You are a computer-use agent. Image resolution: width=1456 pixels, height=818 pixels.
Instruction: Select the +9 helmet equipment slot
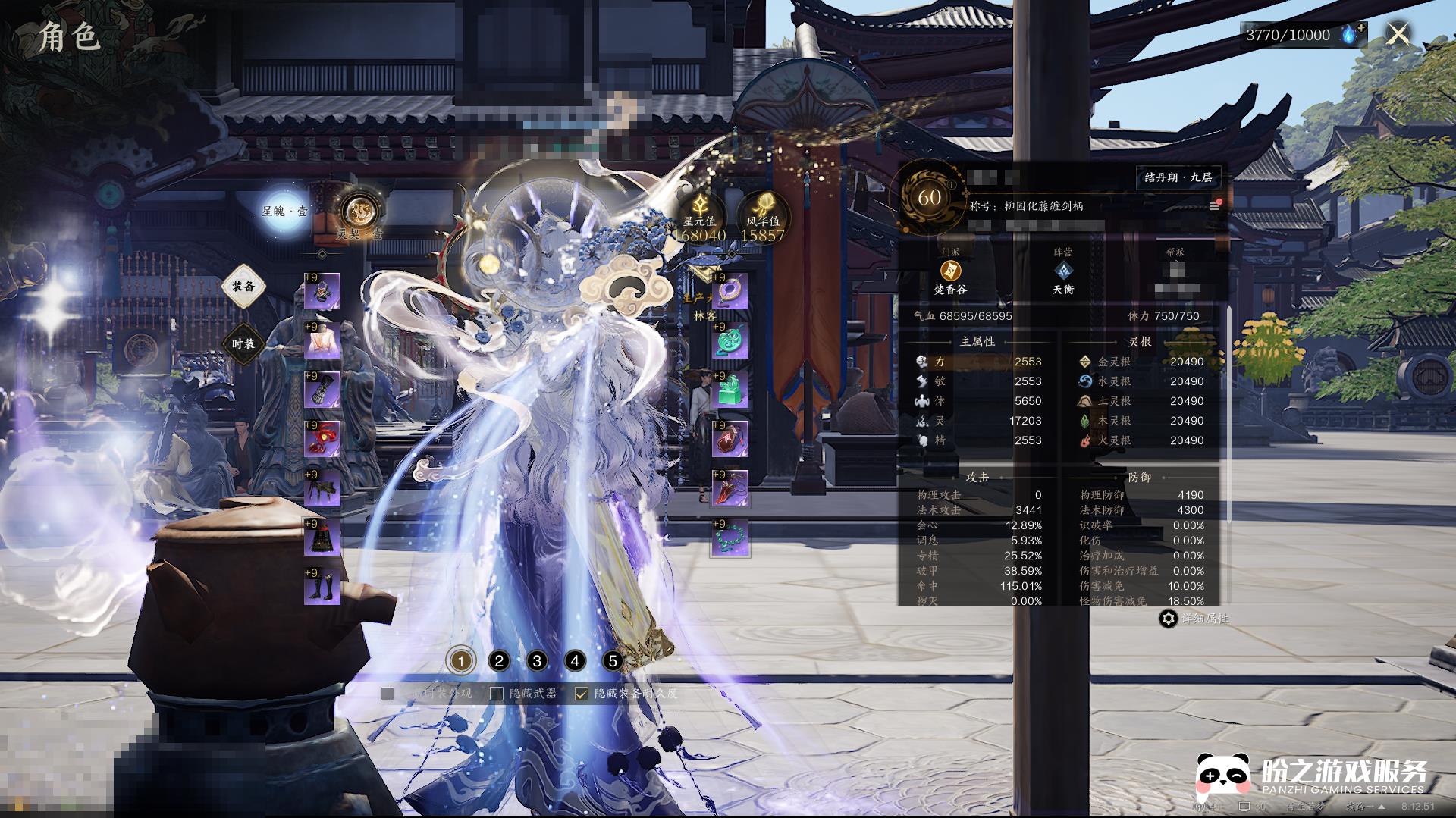point(322,292)
